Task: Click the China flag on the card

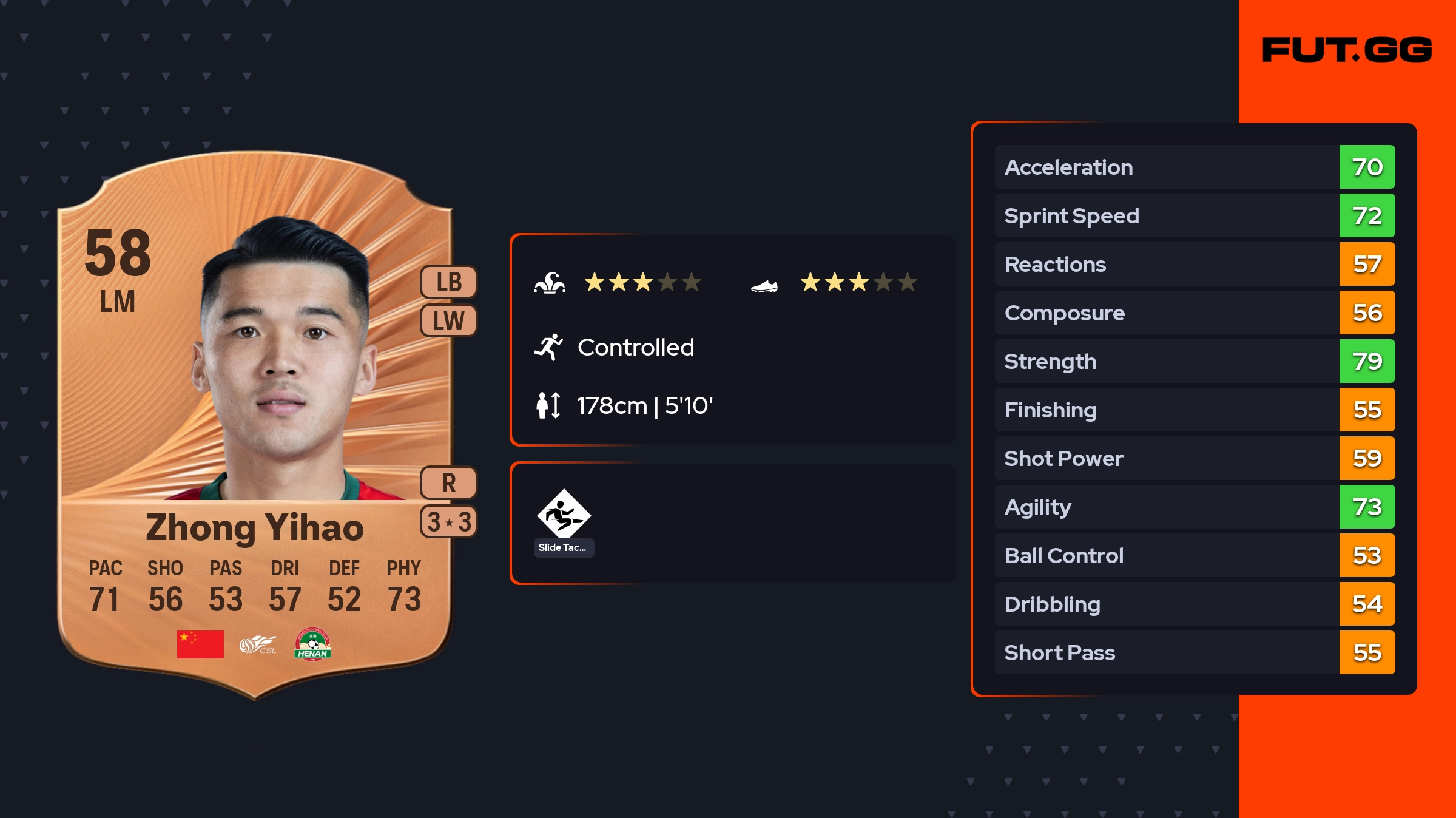Action: (x=200, y=644)
